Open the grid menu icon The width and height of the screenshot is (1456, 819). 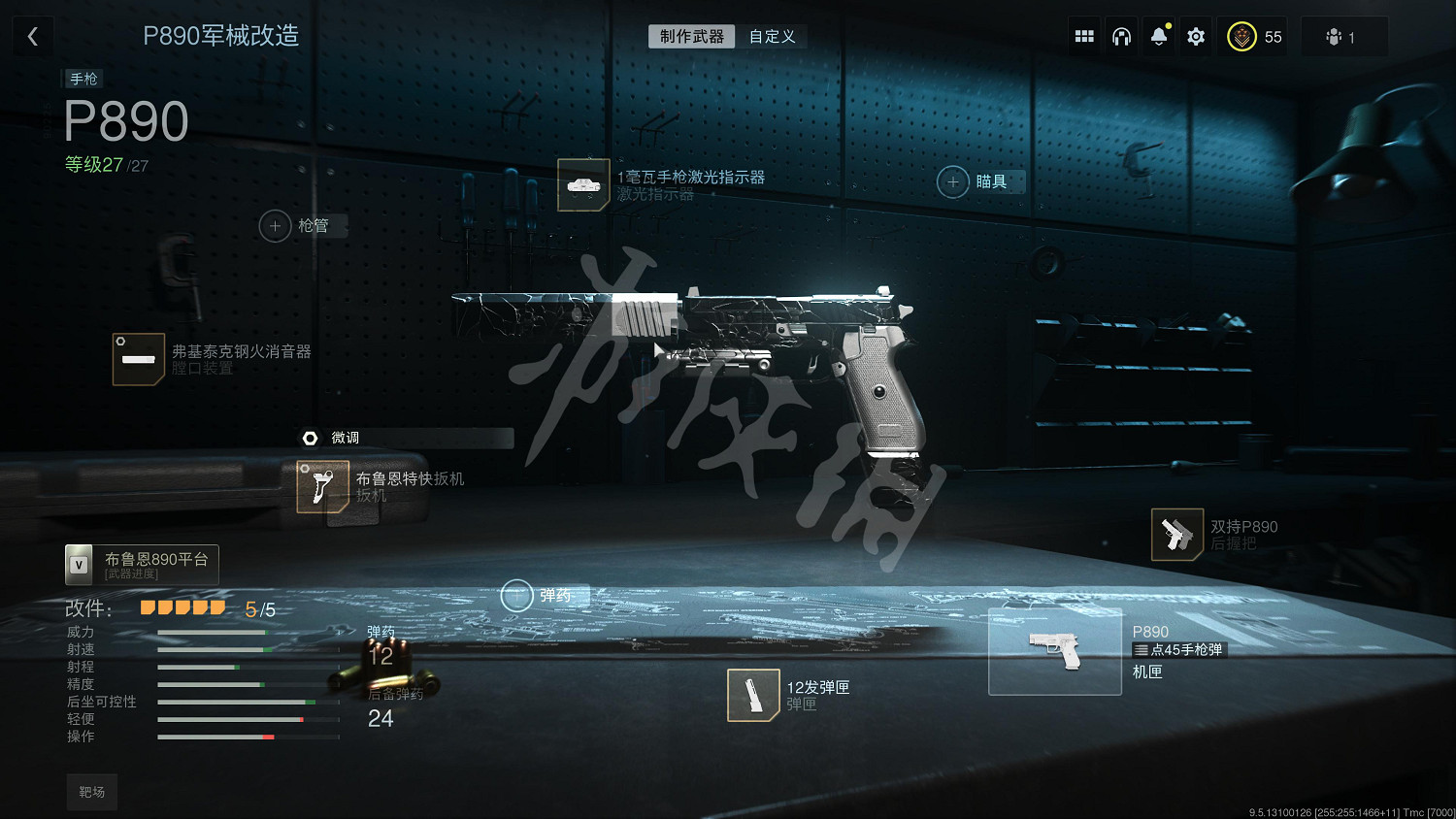(1084, 37)
